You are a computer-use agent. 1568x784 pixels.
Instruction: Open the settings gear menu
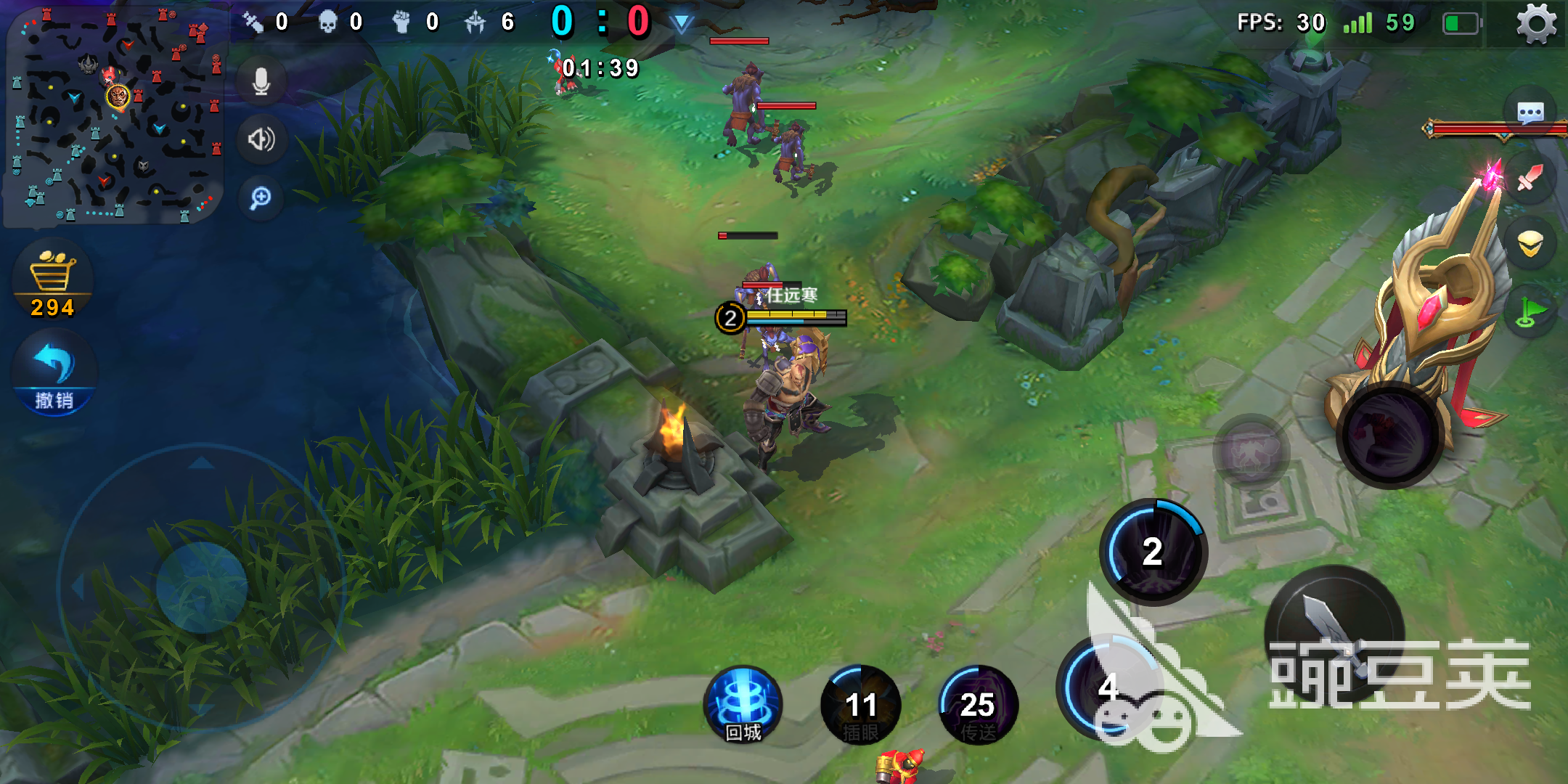pyautogui.click(x=1536, y=24)
